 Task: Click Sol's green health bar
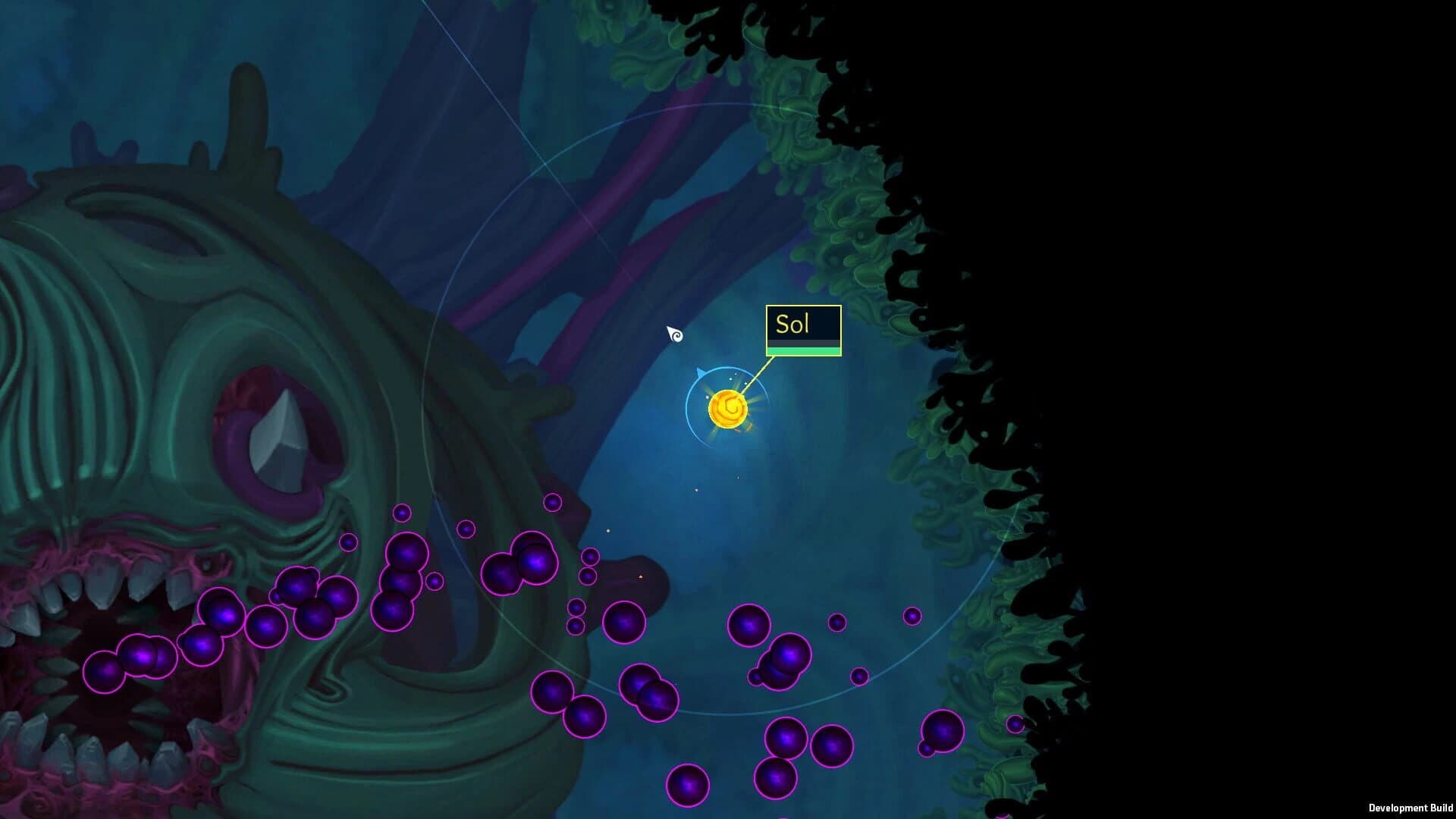tap(804, 351)
